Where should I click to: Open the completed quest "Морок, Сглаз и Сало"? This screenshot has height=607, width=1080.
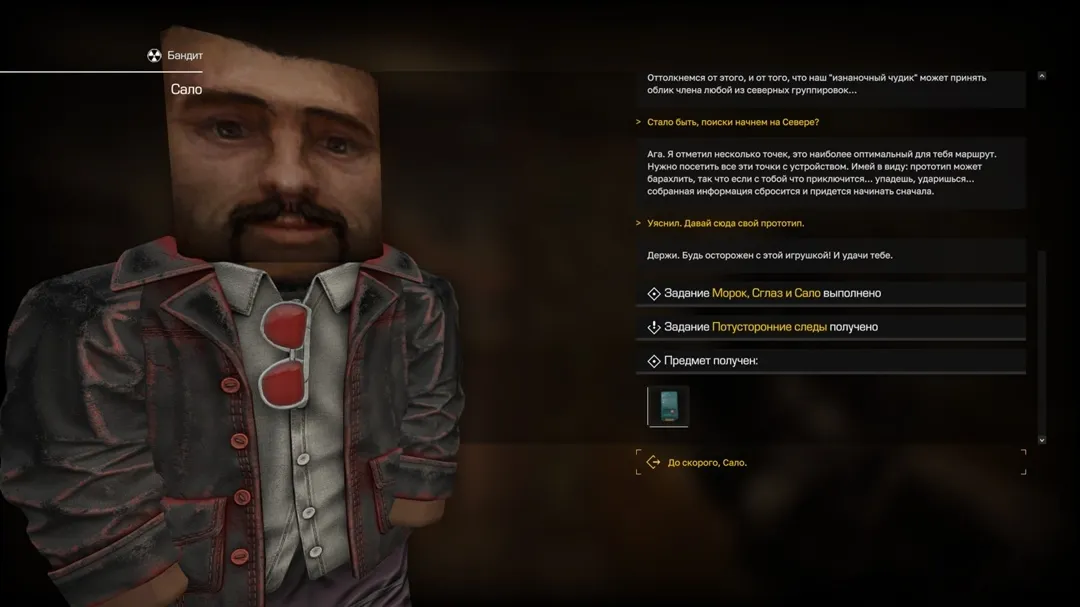coord(765,293)
